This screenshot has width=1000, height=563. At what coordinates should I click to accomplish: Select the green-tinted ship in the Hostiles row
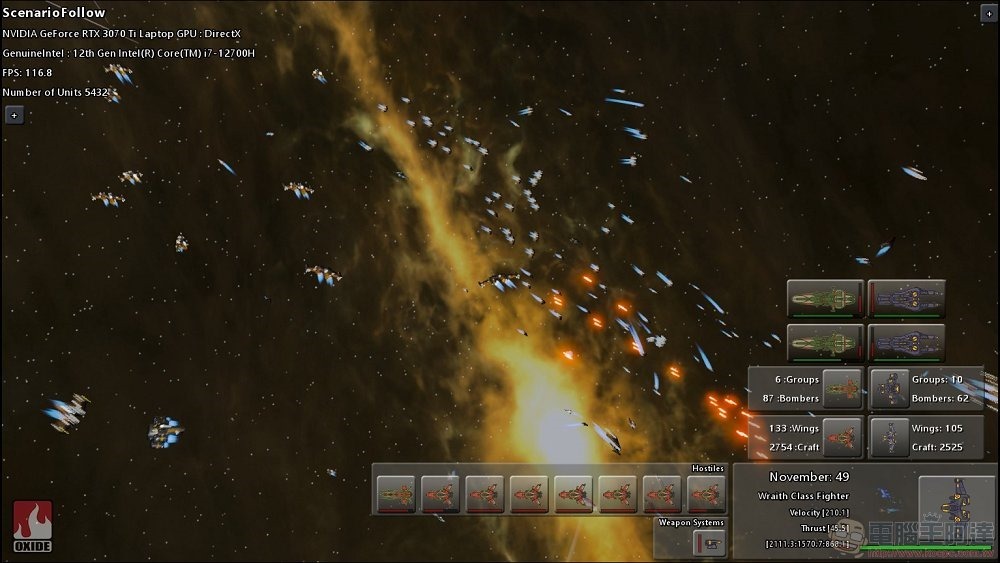click(396, 494)
